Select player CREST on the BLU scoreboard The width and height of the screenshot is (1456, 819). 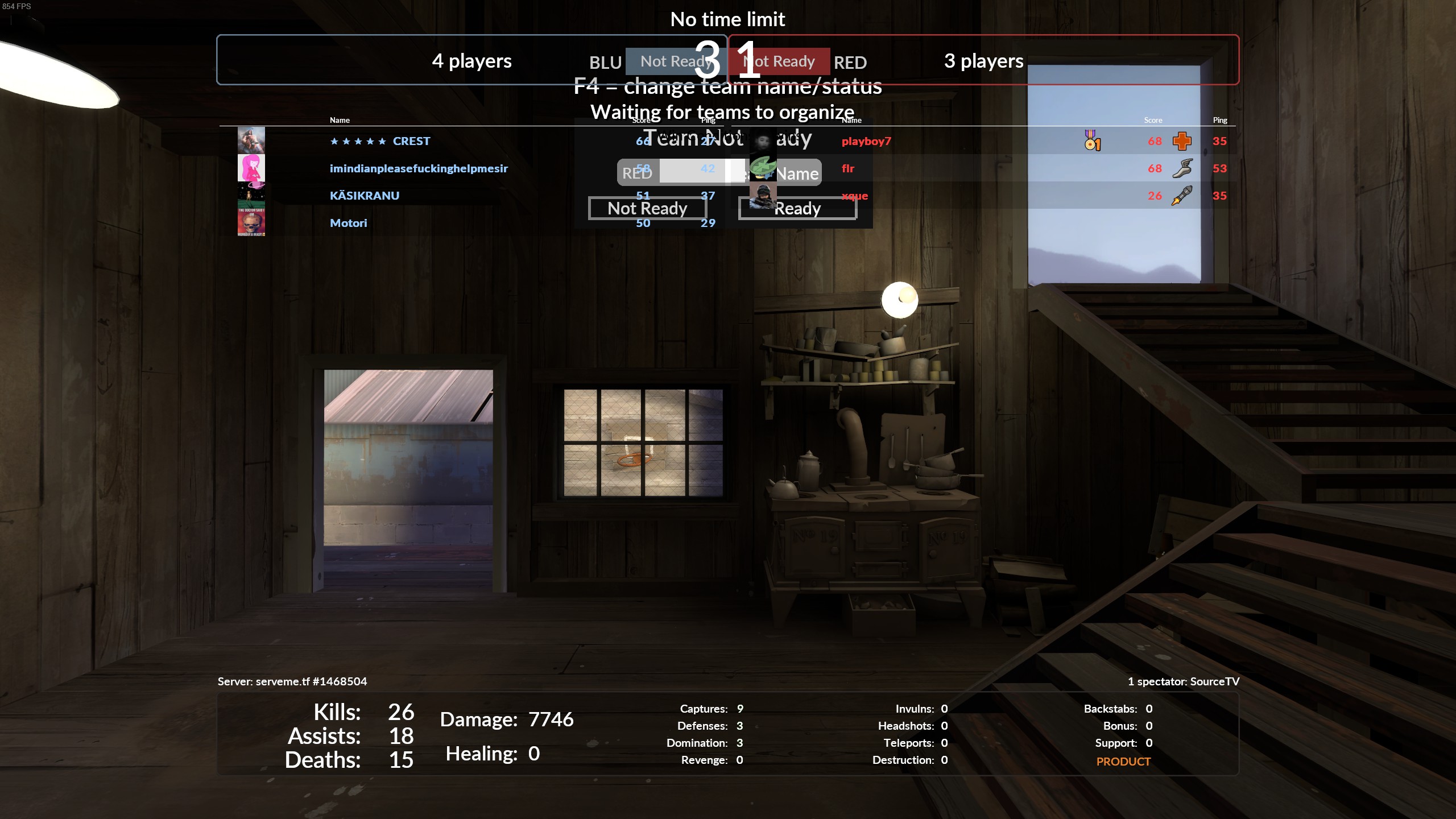pos(411,141)
